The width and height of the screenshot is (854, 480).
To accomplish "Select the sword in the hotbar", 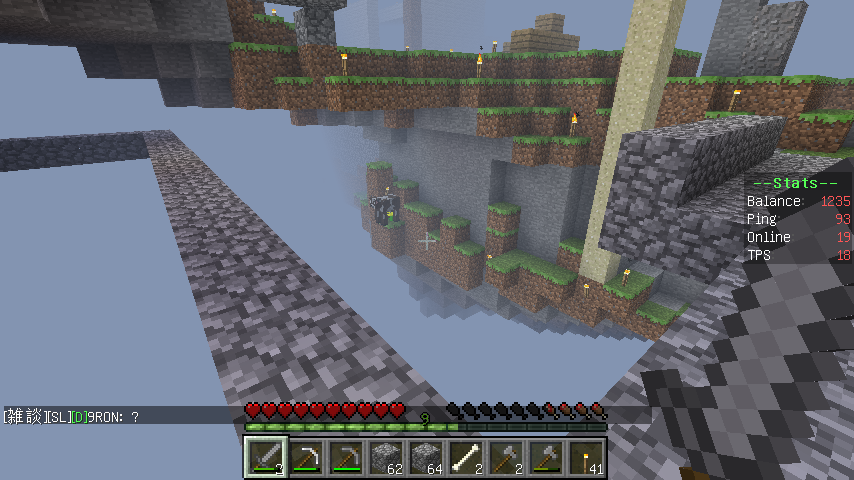I will point(266,458).
